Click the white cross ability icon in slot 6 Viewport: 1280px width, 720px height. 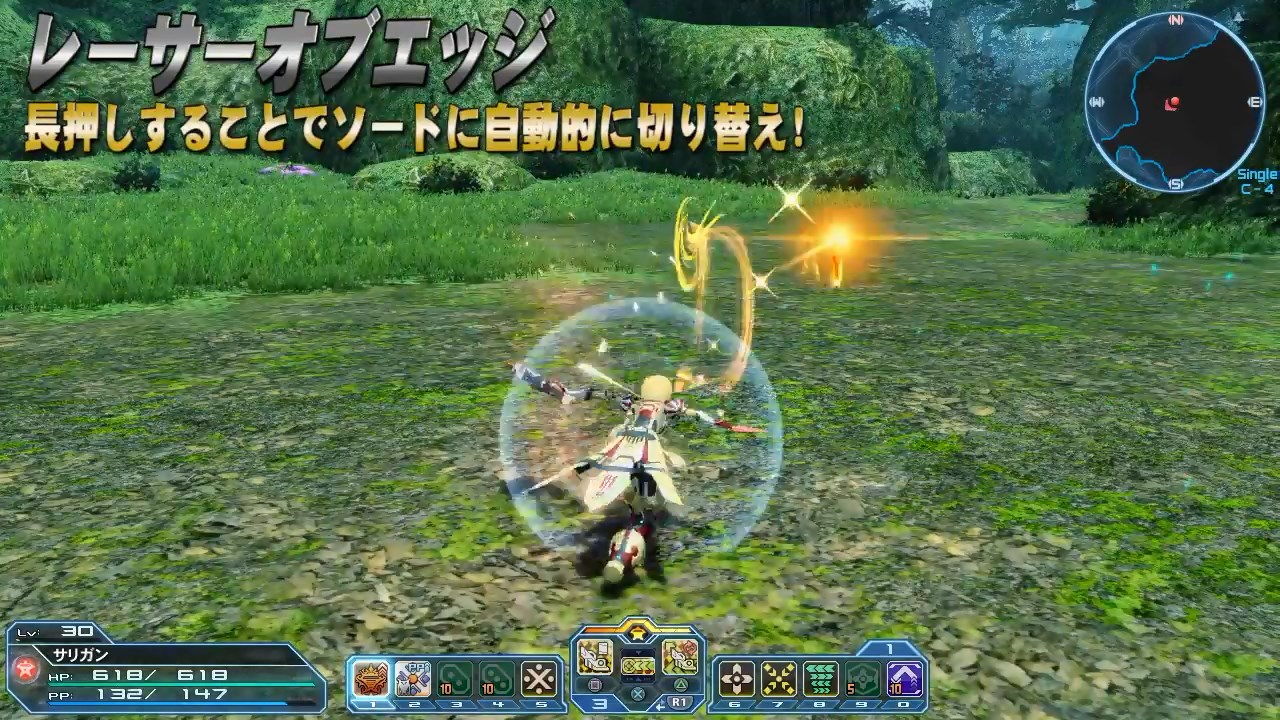[x=737, y=676]
